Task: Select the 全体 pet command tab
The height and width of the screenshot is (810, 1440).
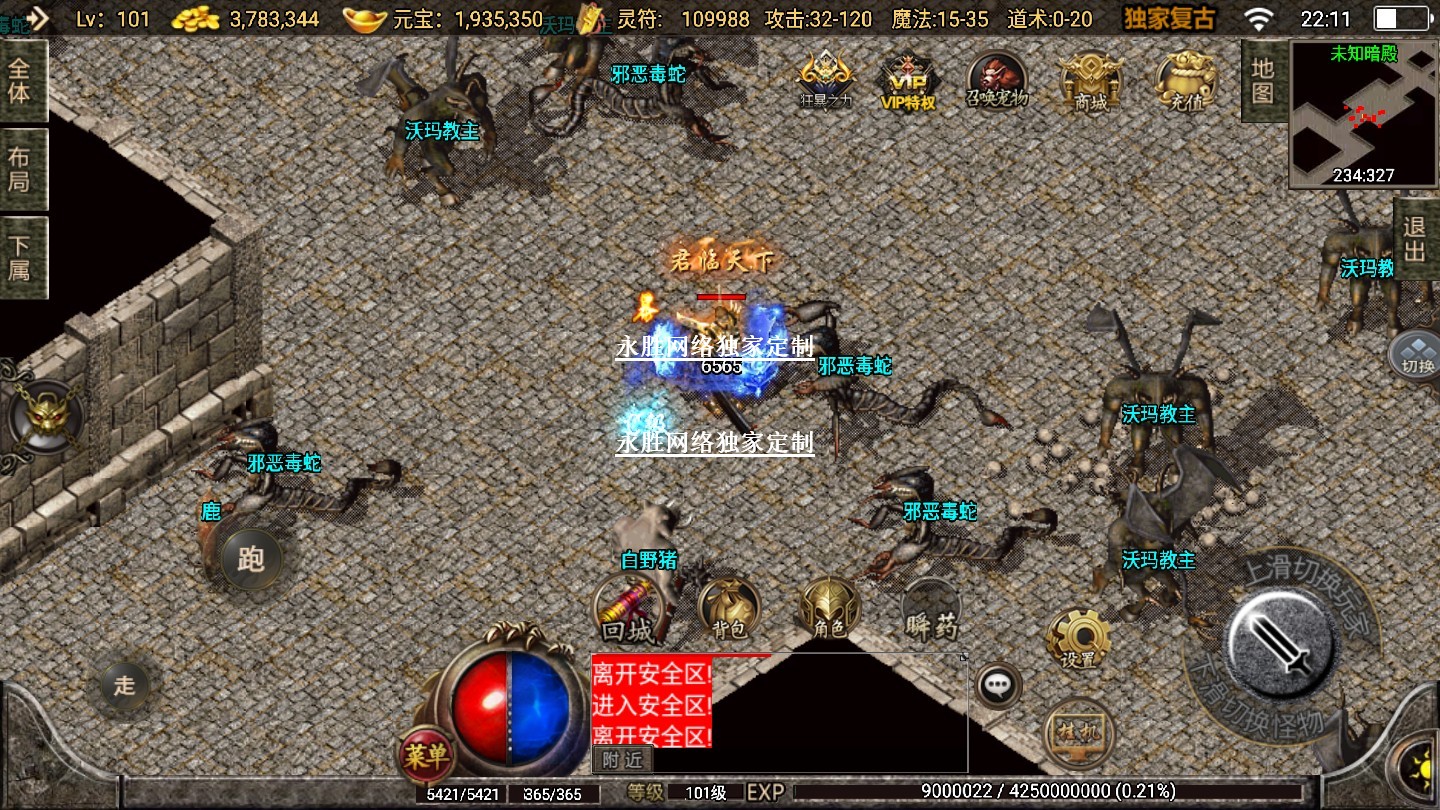Action: coord(20,82)
